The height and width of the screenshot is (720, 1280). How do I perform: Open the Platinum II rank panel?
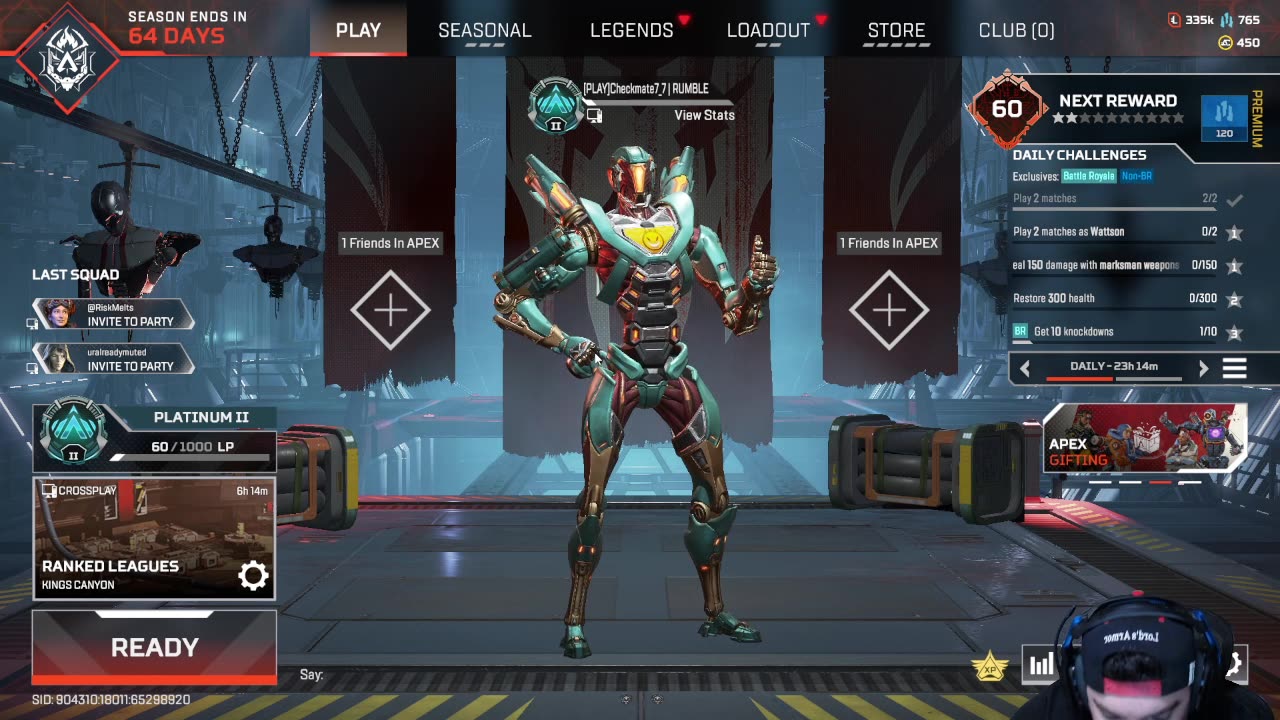[x=154, y=437]
